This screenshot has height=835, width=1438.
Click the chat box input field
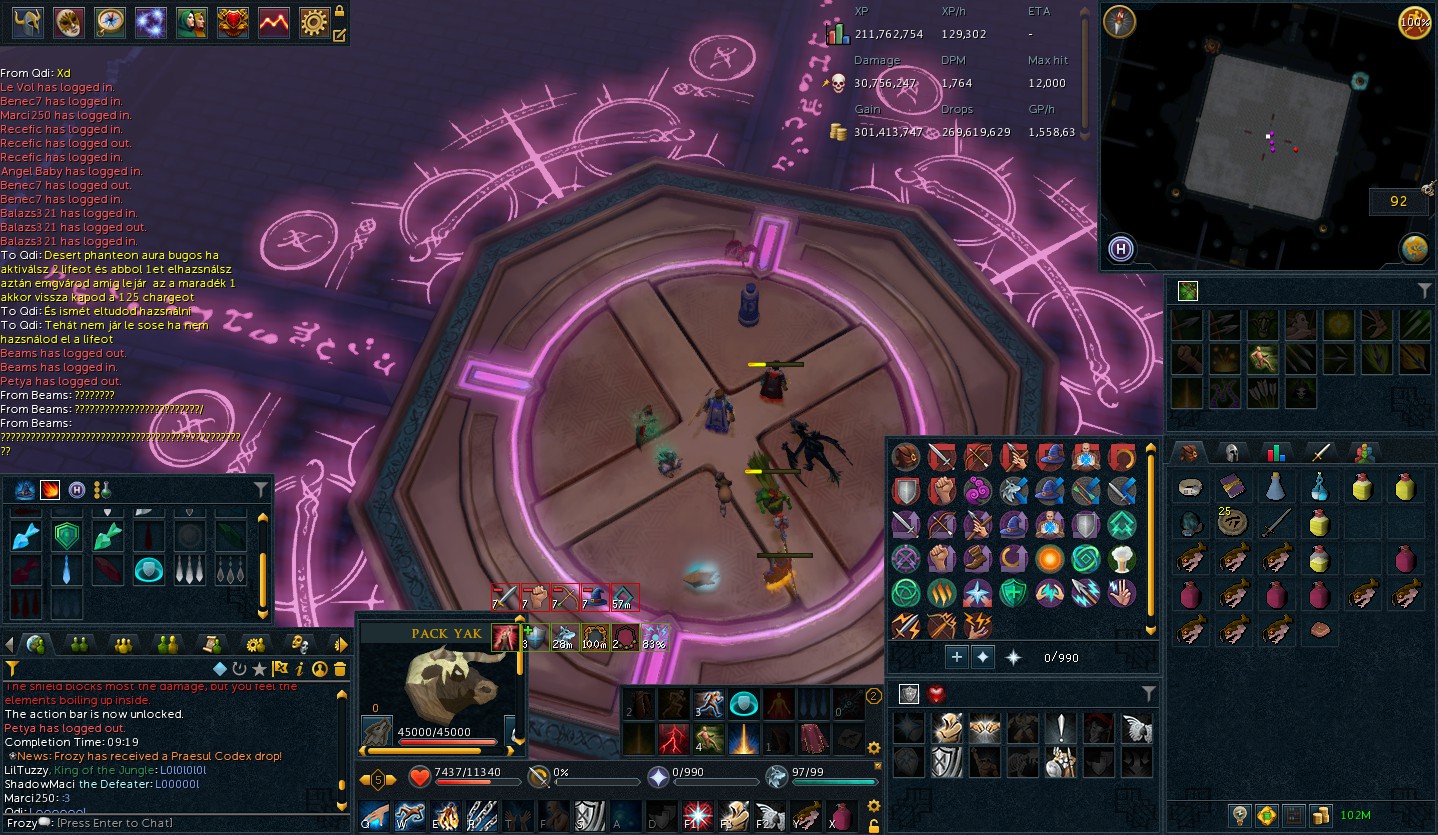tap(180, 823)
